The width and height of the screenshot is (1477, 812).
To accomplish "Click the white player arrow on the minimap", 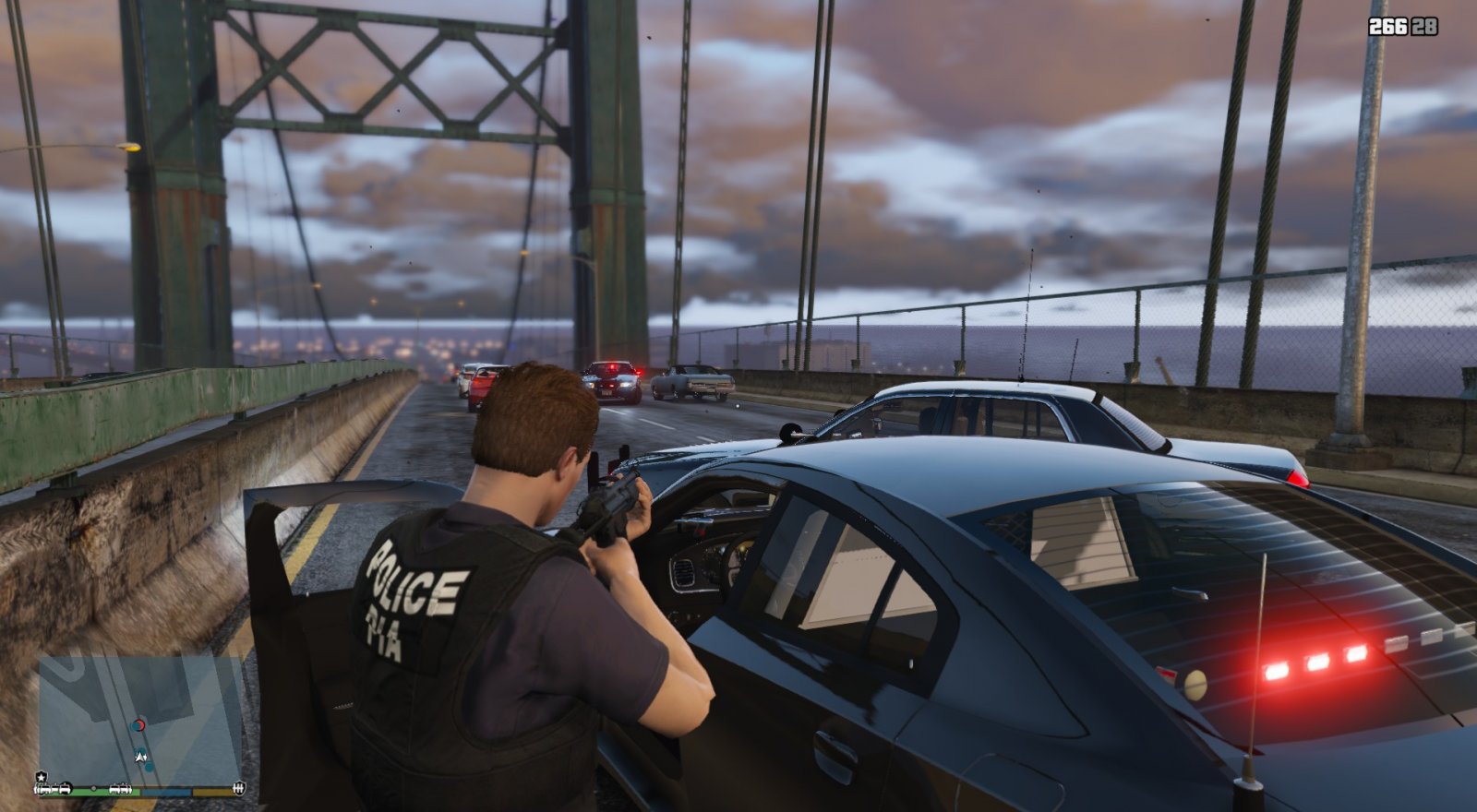I will tap(140, 756).
